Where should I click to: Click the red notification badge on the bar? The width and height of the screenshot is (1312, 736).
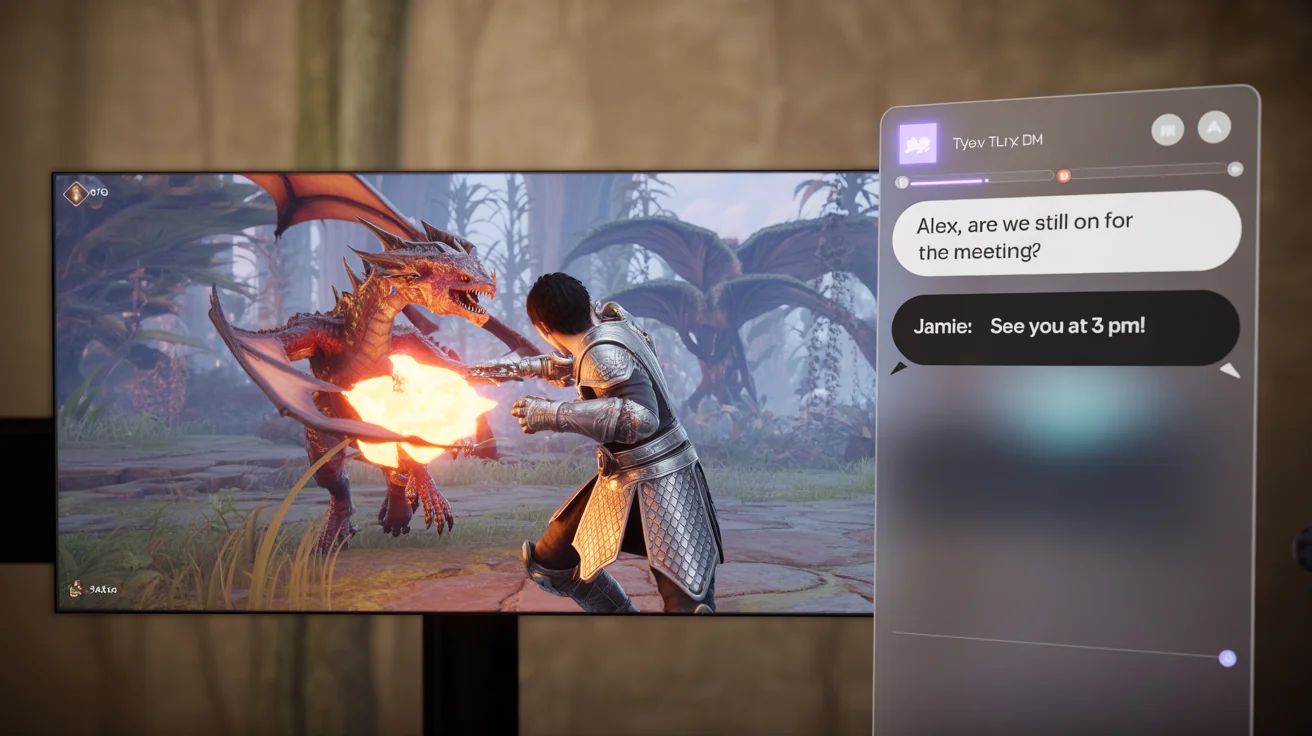click(x=1063, y=177)
